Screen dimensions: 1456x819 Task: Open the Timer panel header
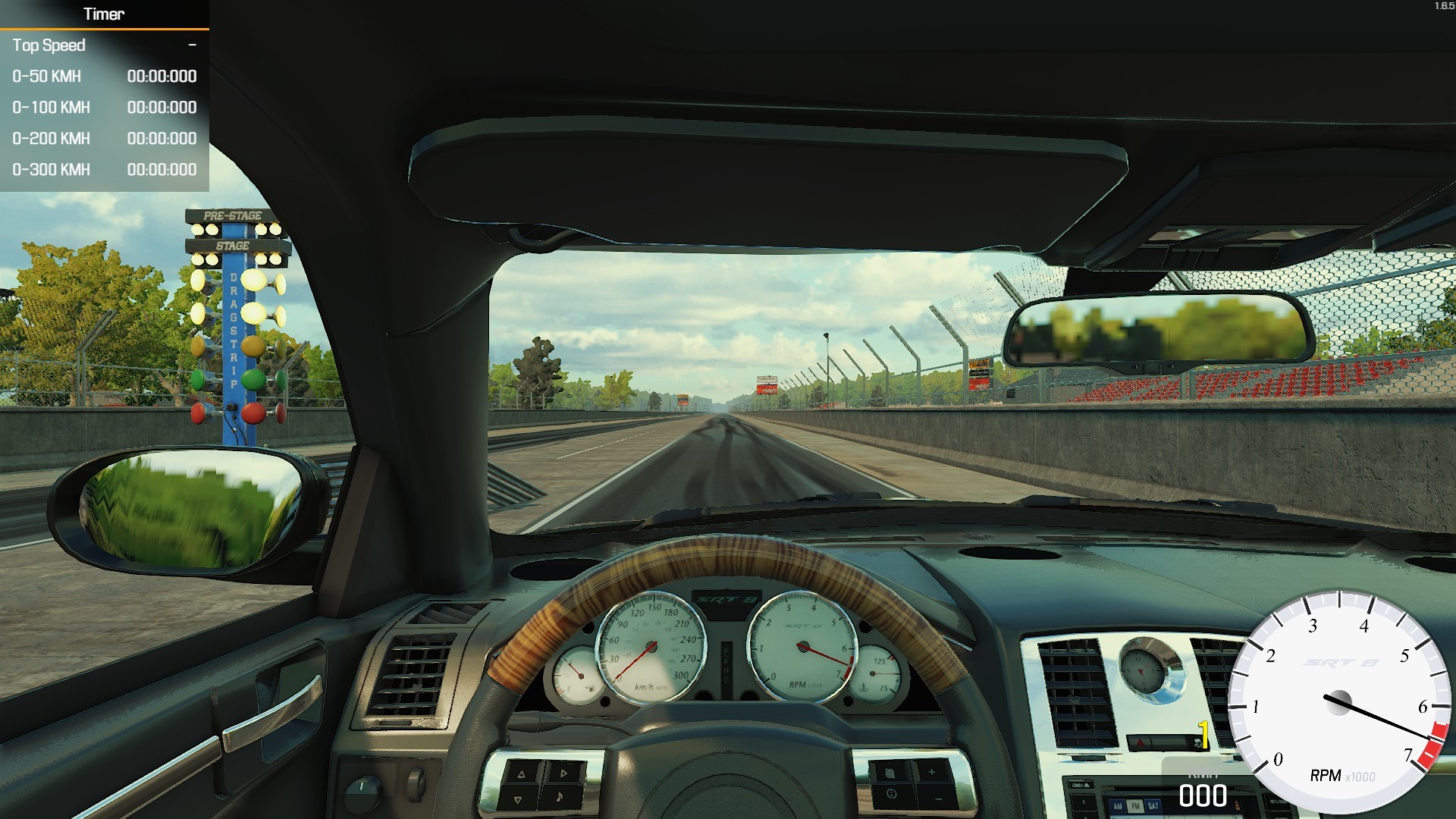pos(104,14)
